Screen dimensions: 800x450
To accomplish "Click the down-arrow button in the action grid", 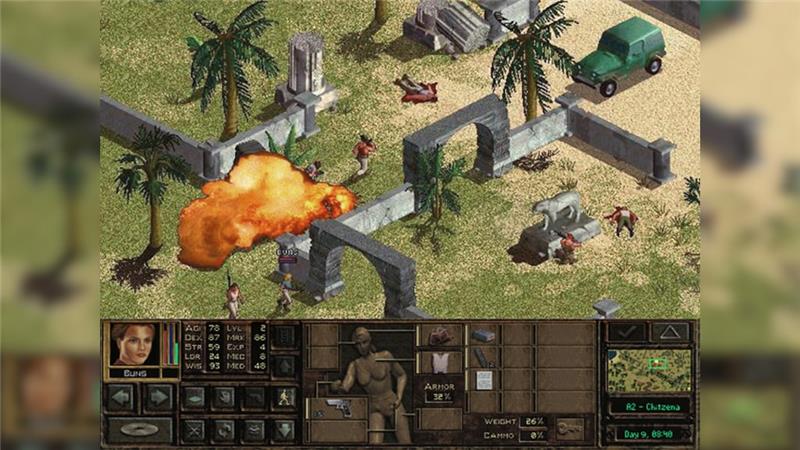I will [284, 430].
